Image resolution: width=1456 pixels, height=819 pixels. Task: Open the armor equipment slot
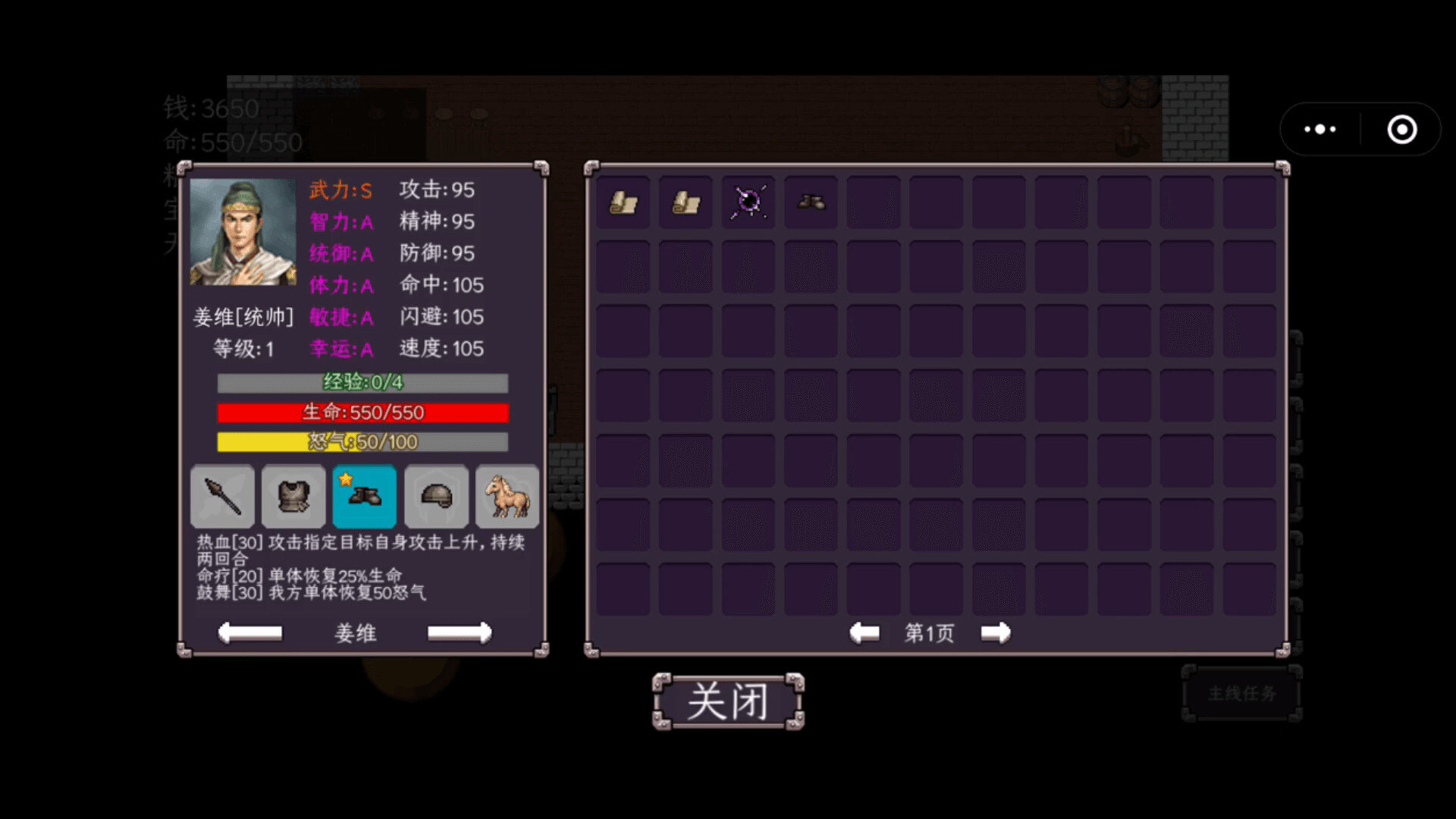coord(293,497)
